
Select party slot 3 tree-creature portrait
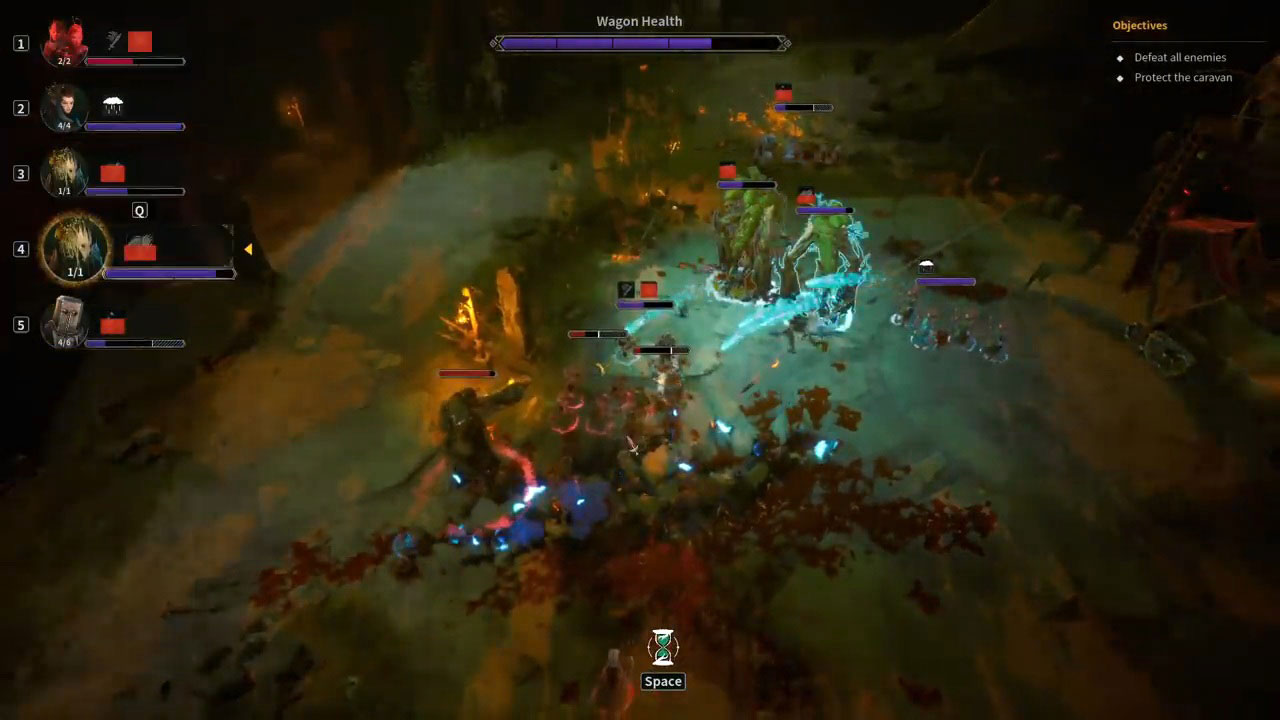64,173
